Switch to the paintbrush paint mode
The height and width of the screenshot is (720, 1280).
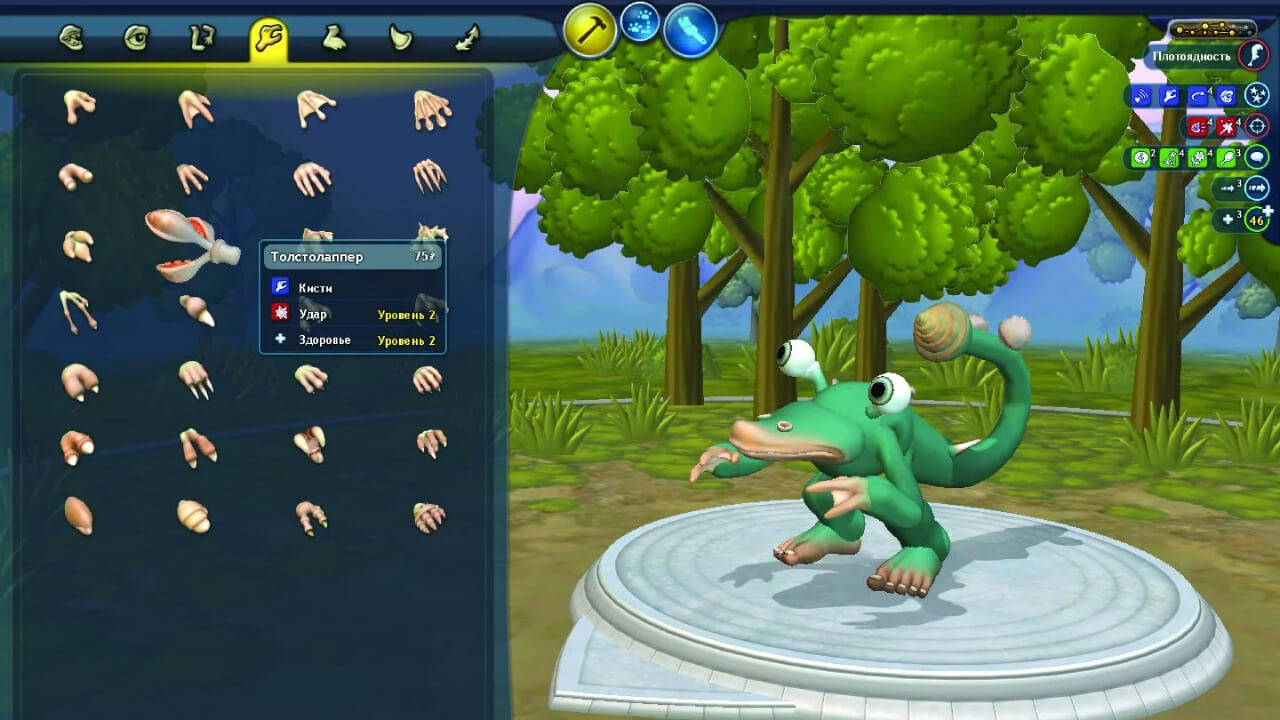(691, 30)
